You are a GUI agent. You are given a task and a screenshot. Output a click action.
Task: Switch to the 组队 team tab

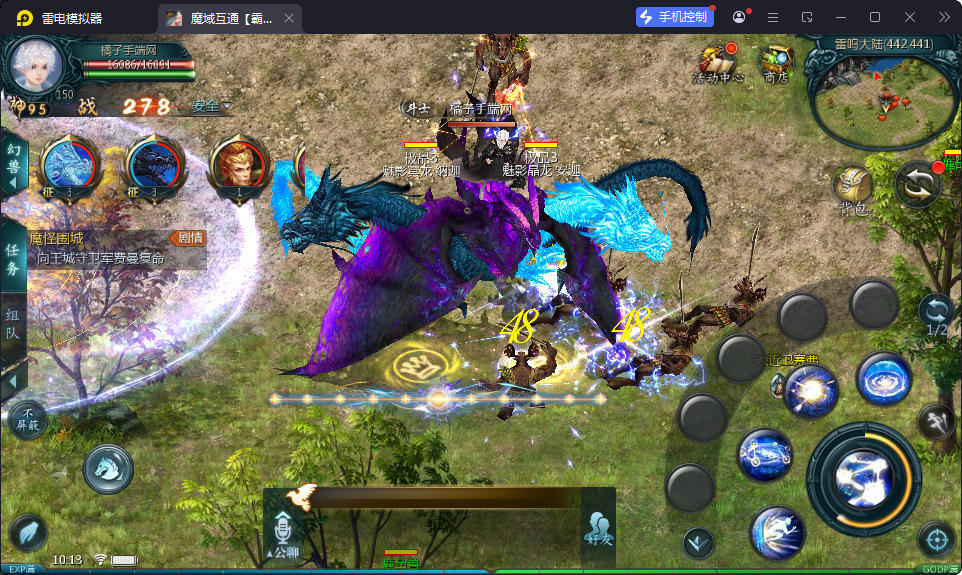pos(14,330)
